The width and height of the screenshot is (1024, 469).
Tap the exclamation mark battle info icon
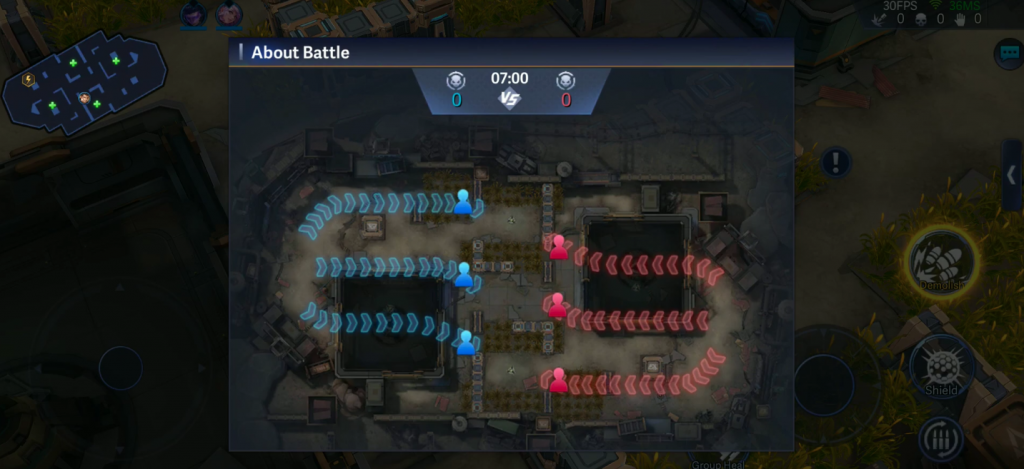click(836, 162)
